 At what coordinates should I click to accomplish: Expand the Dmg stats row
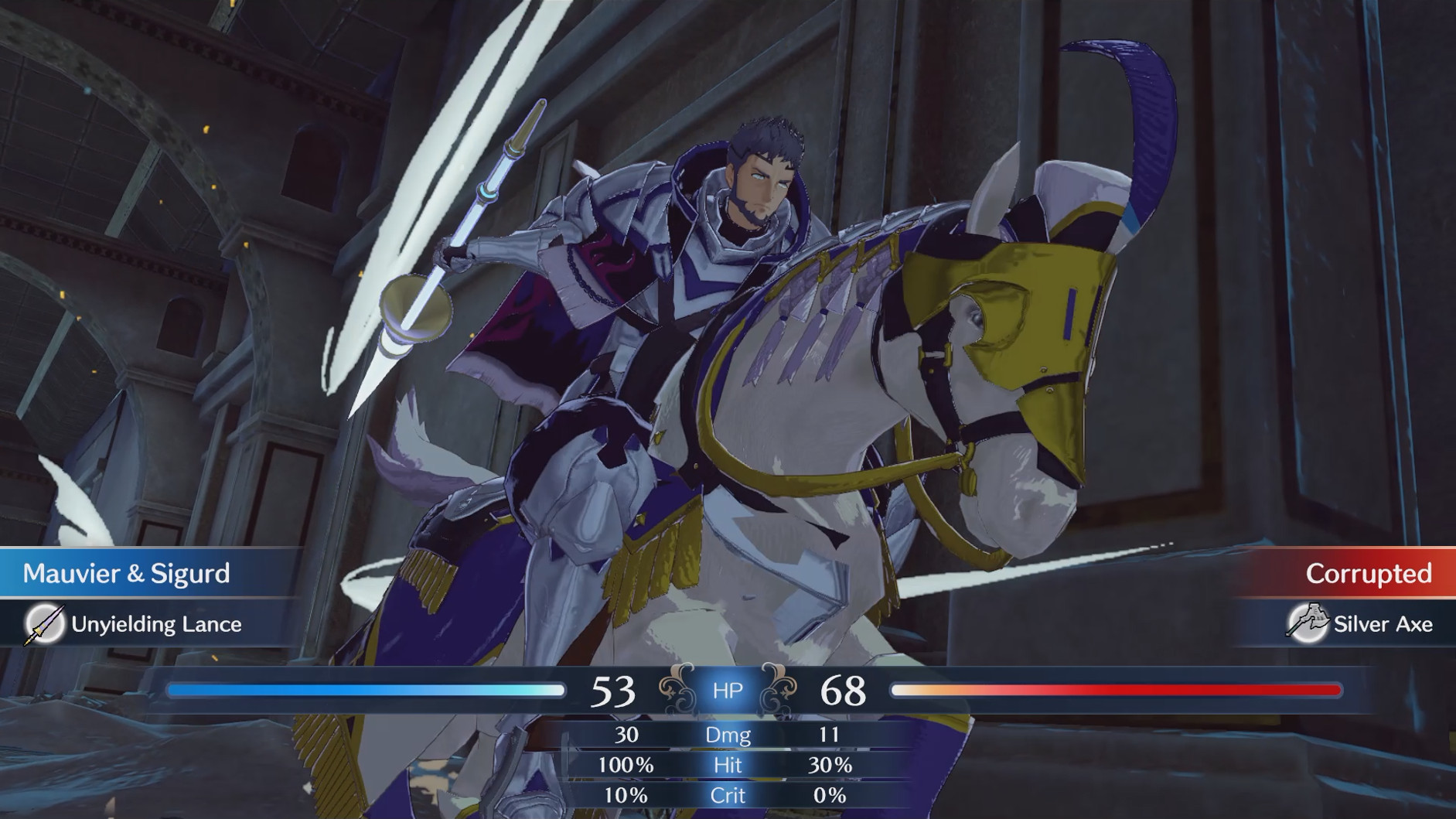728,735
